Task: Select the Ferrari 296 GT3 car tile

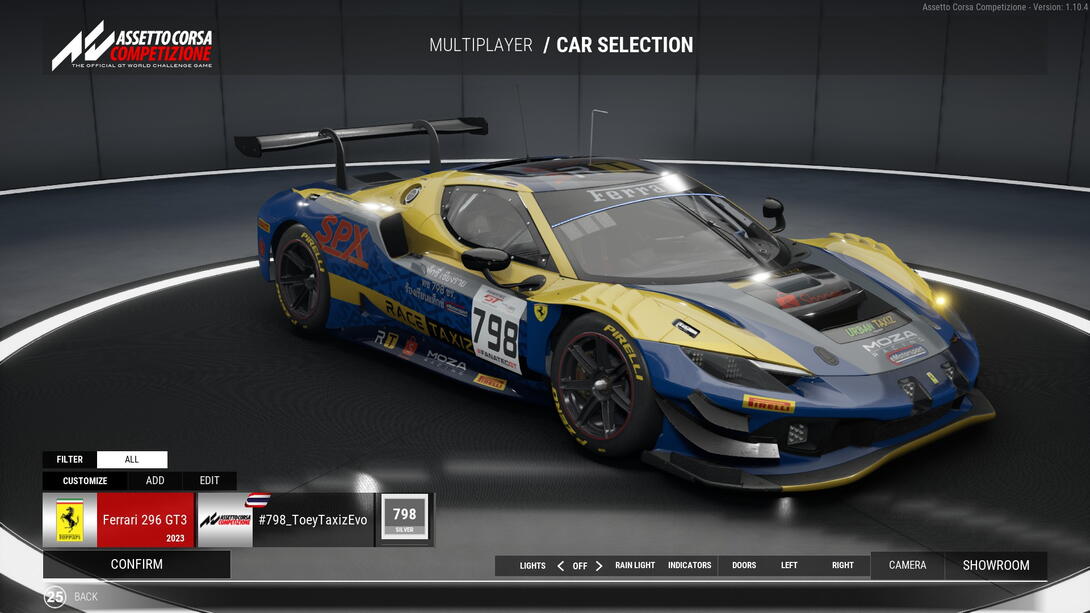Action: (118, 520)
